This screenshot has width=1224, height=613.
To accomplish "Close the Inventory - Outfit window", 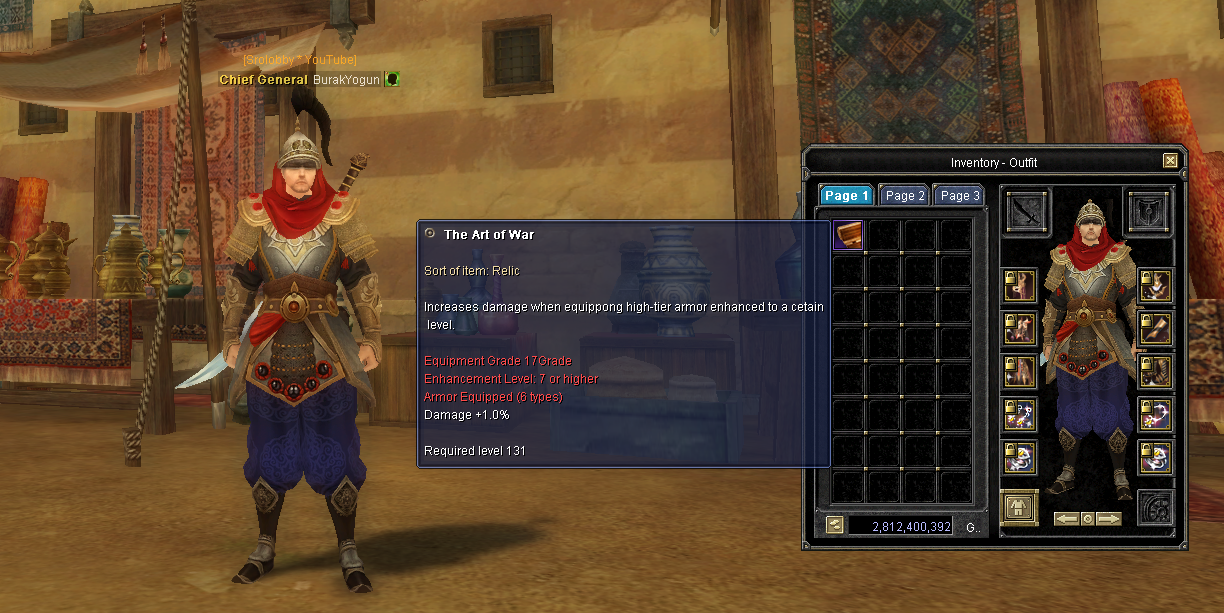I will tap(1170, 161).
